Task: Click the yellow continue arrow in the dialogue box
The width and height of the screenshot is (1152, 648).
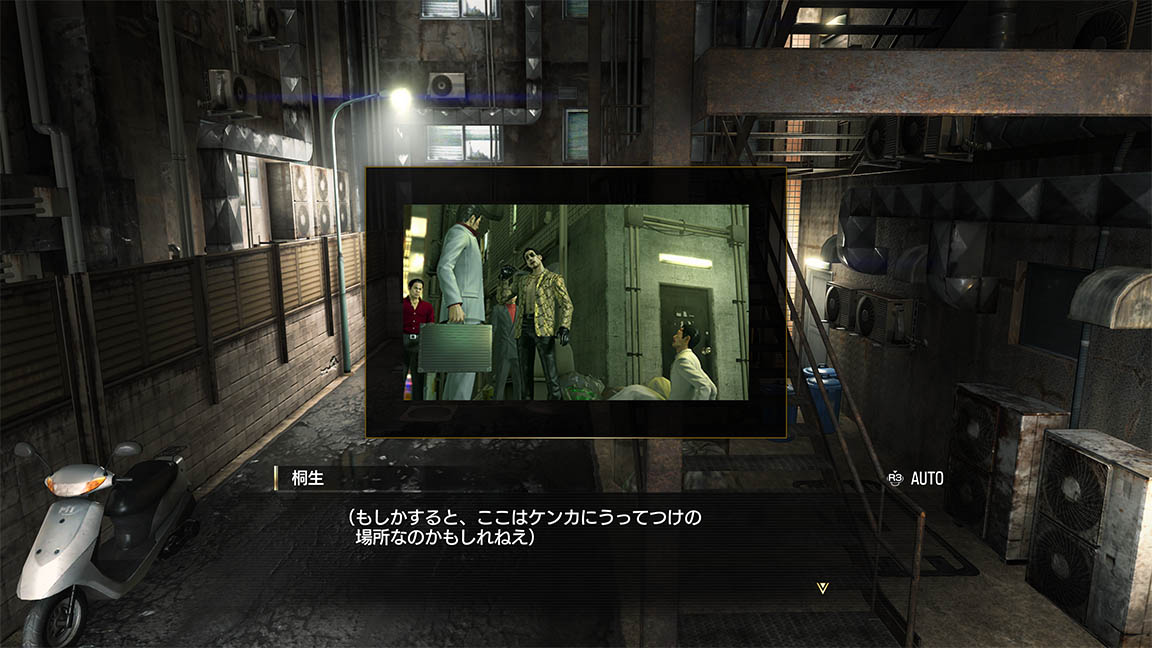Action: point(822,588)
